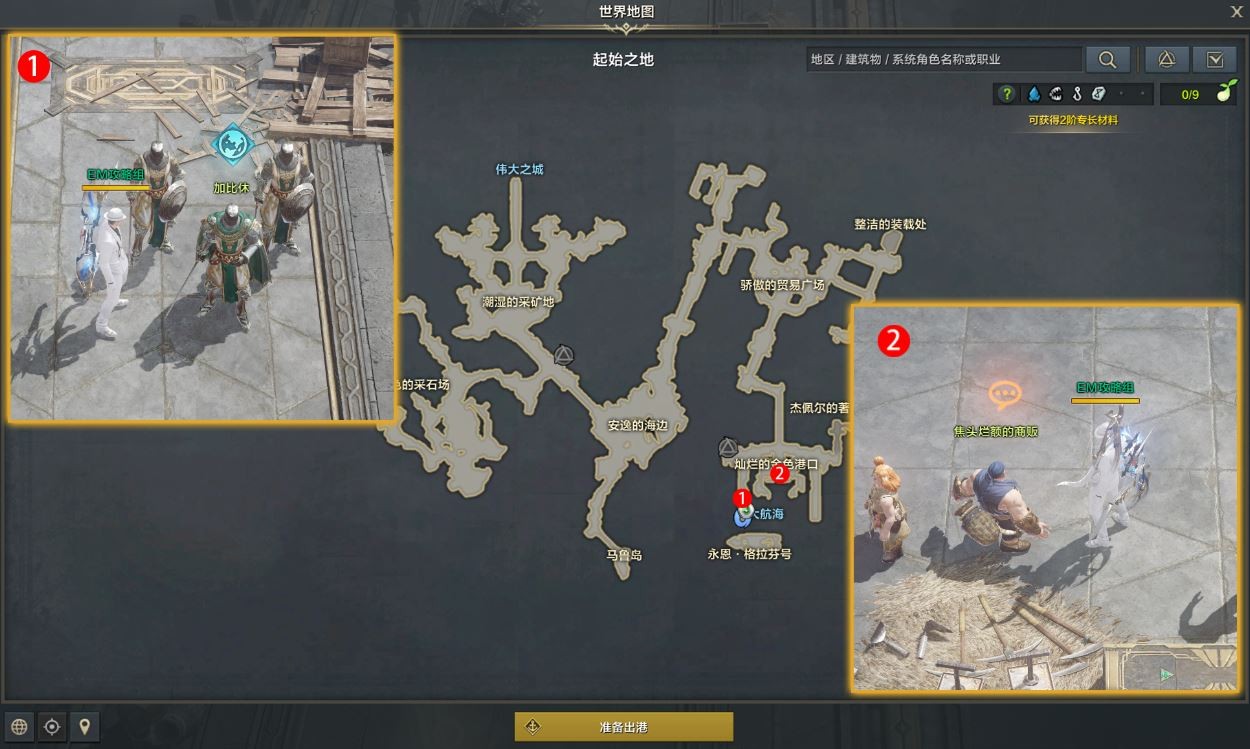Switch to the globe world view

tap(20, 727)
